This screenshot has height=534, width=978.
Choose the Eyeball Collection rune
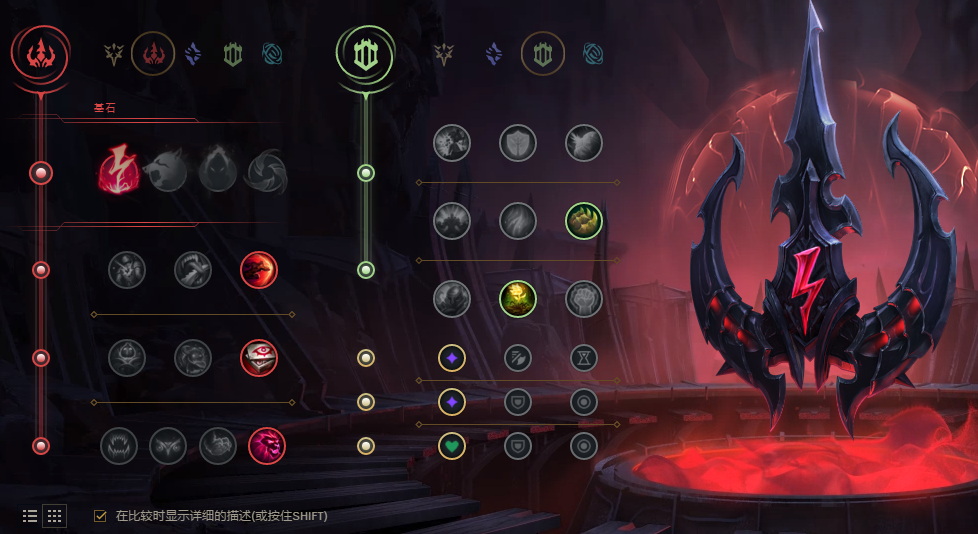tap(259, 357)
